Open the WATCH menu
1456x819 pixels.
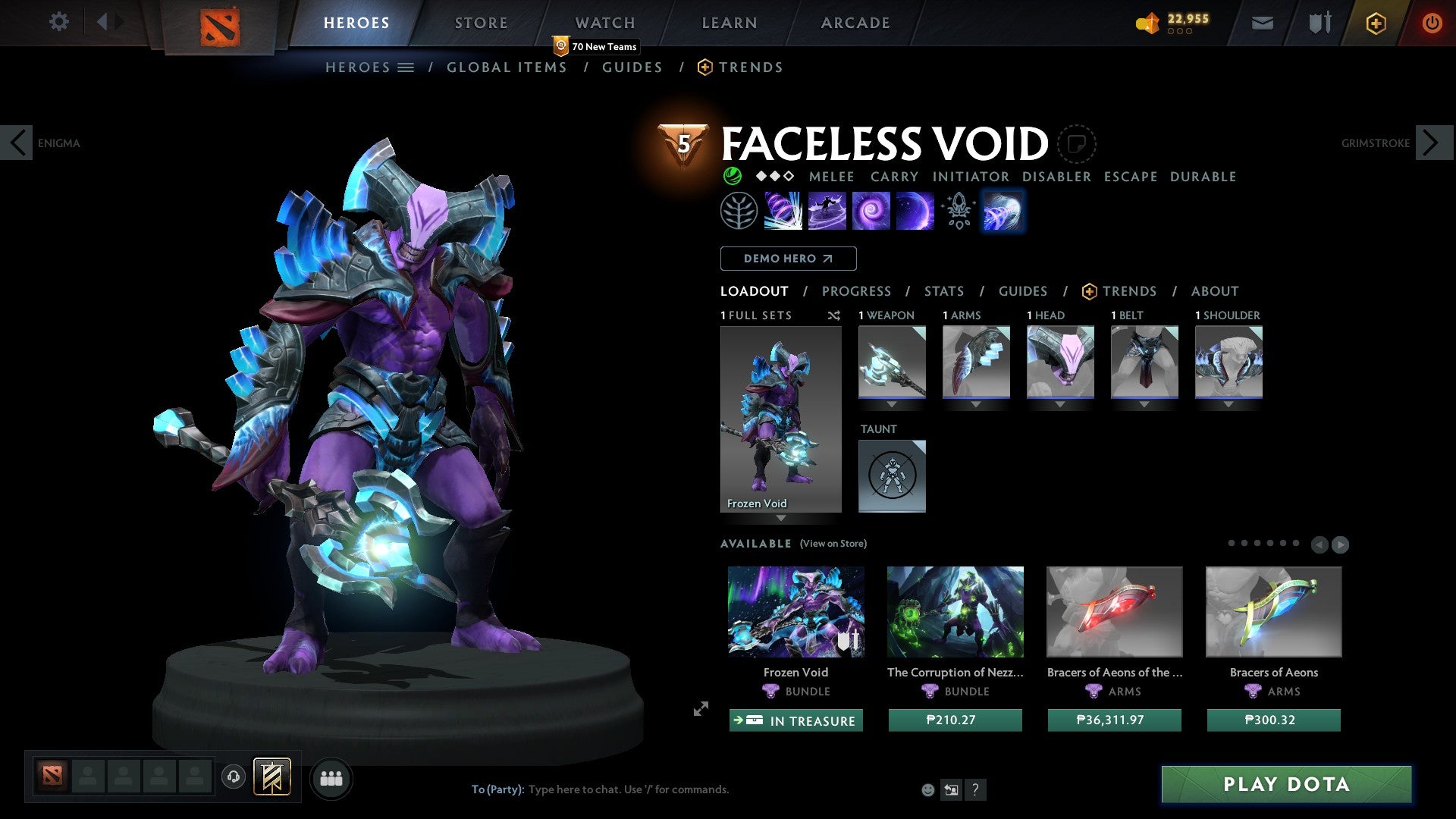pyautogui.click(x=604, y=22)
